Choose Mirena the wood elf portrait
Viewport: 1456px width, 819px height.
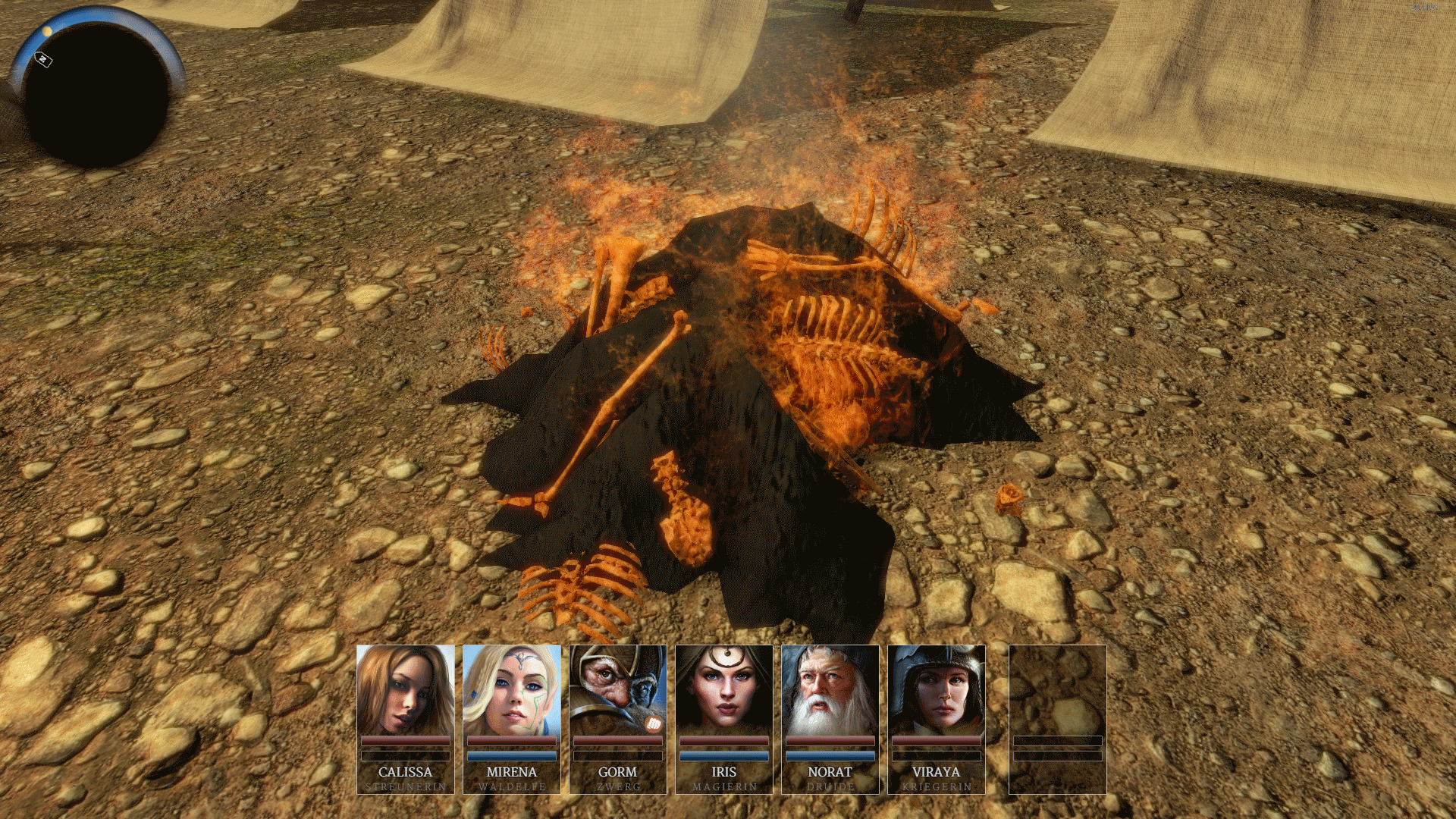point(511,690)
